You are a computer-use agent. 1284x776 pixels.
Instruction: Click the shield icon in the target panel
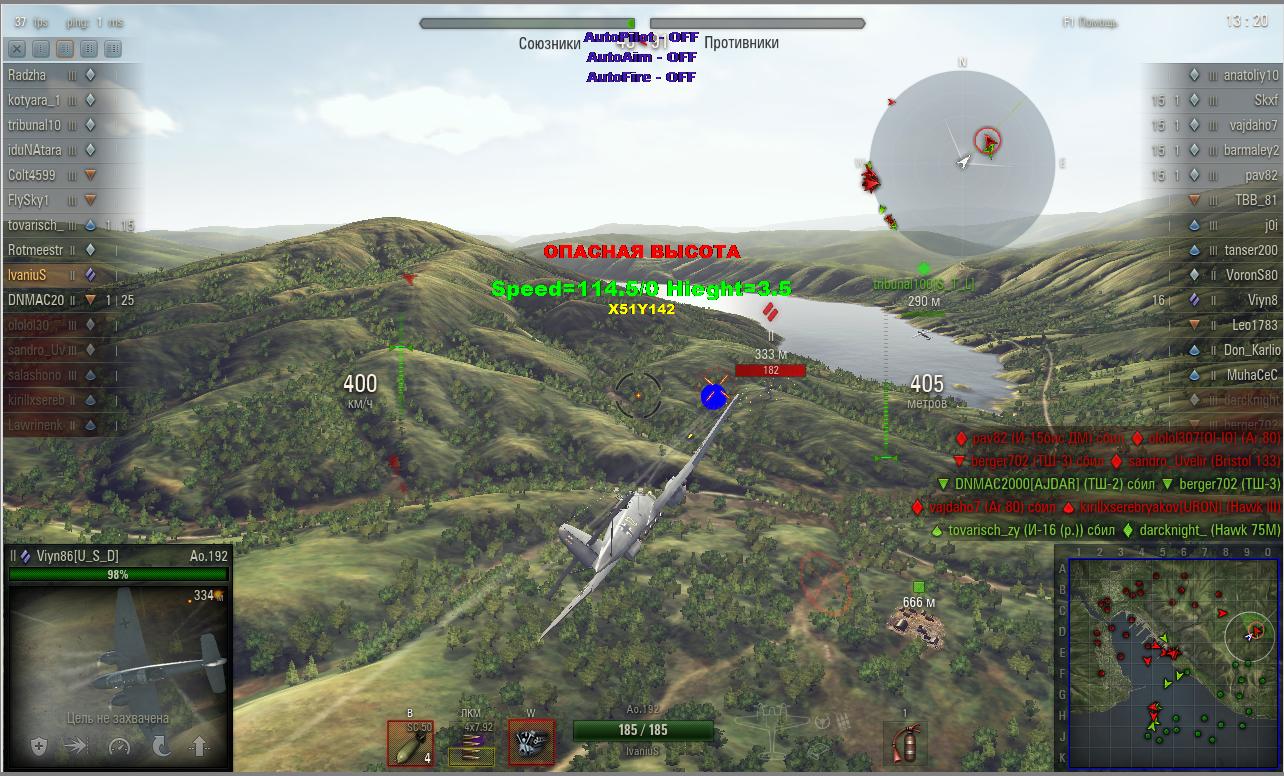[38, 746]
